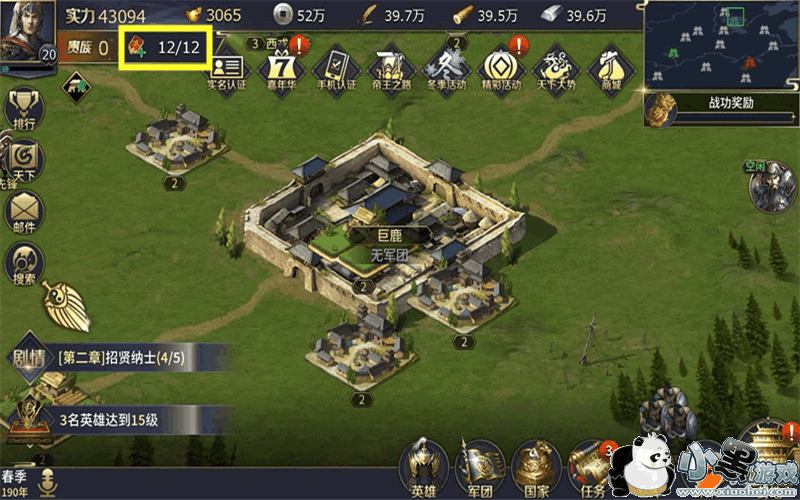Open the 天下 world button
Viewport: 800px width, 500px height.
coord(24,160)
